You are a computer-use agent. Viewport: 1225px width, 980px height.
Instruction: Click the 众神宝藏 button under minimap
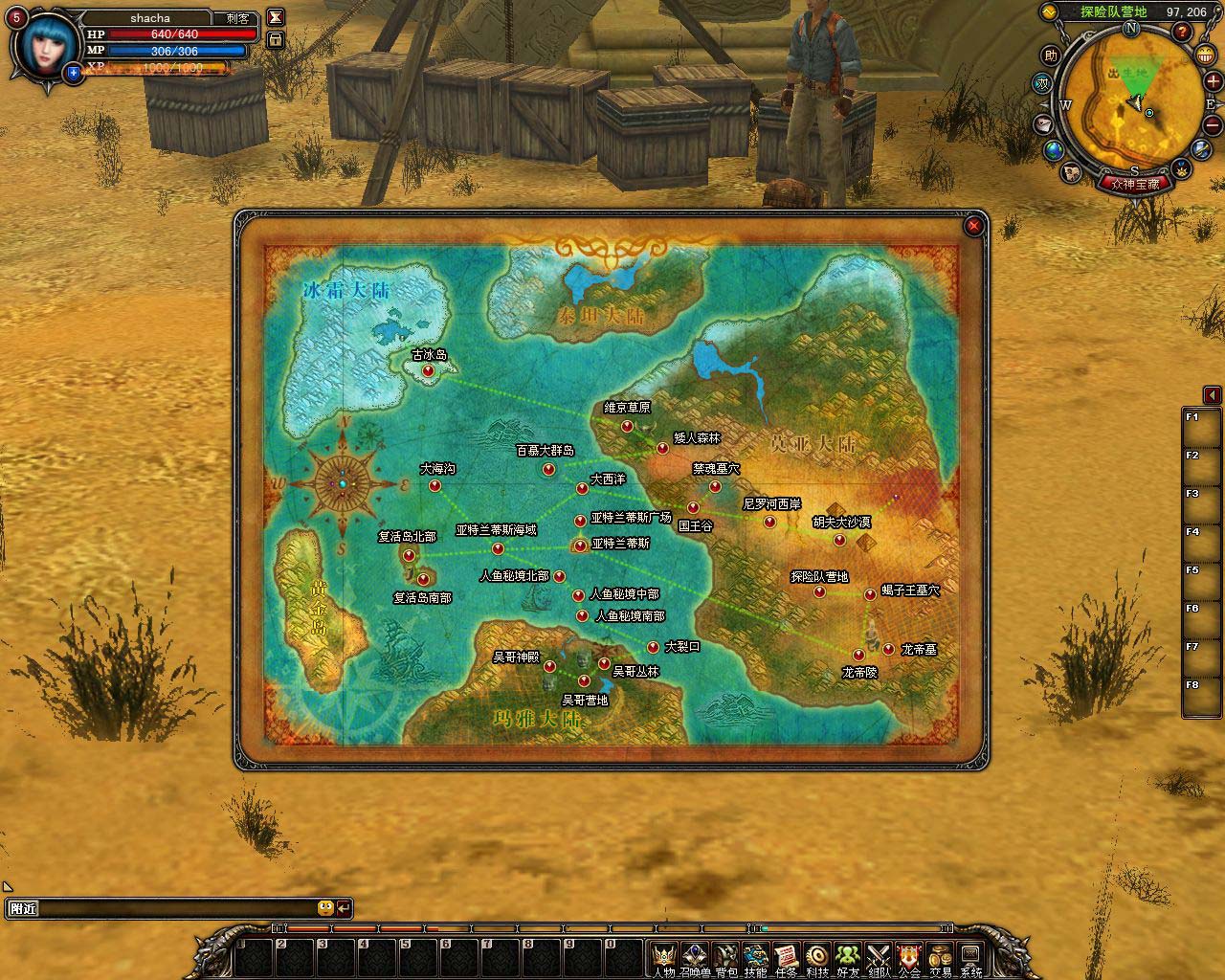coord(1134,184)
